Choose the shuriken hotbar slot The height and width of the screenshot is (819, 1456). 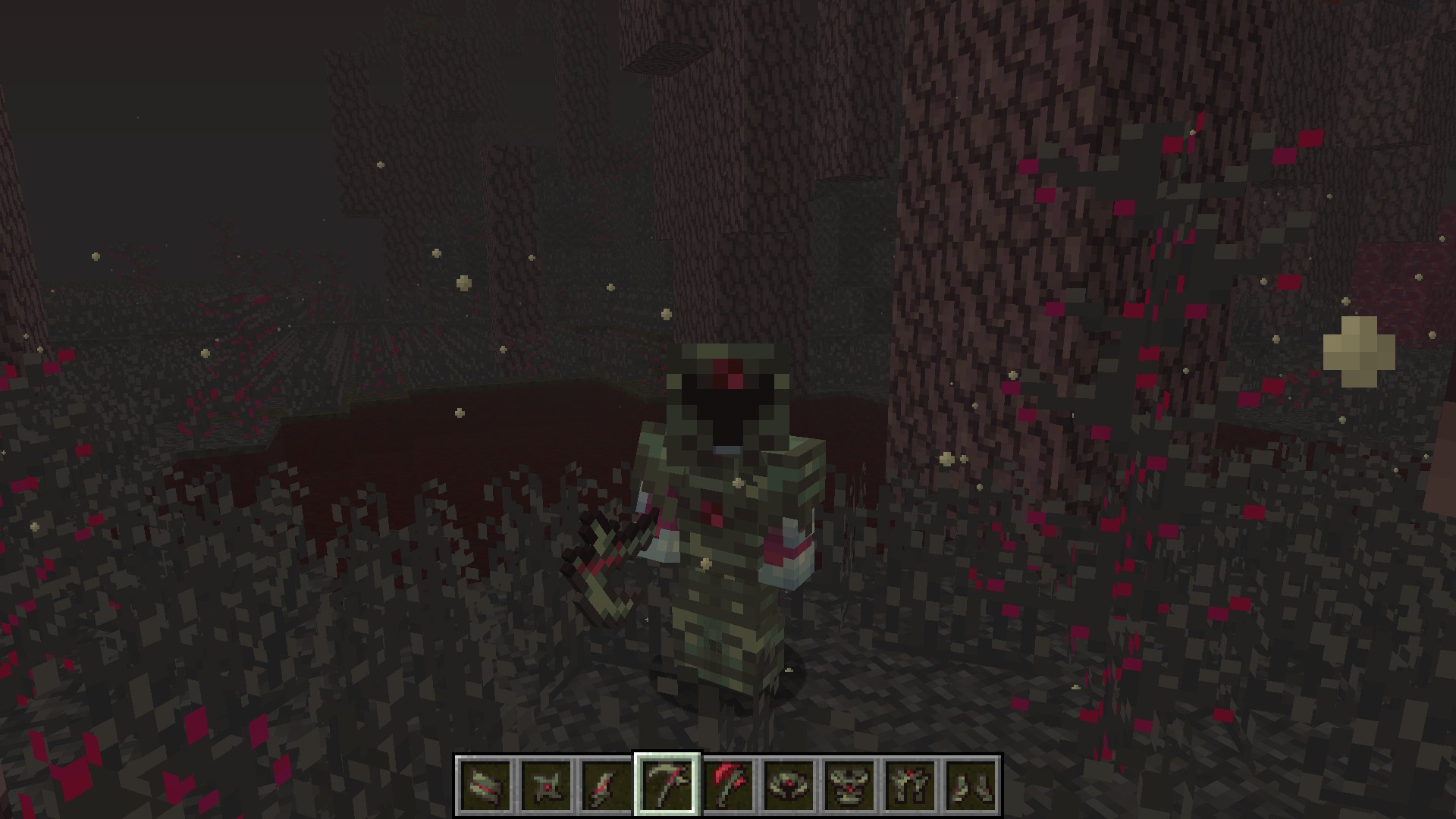[546, 784]
